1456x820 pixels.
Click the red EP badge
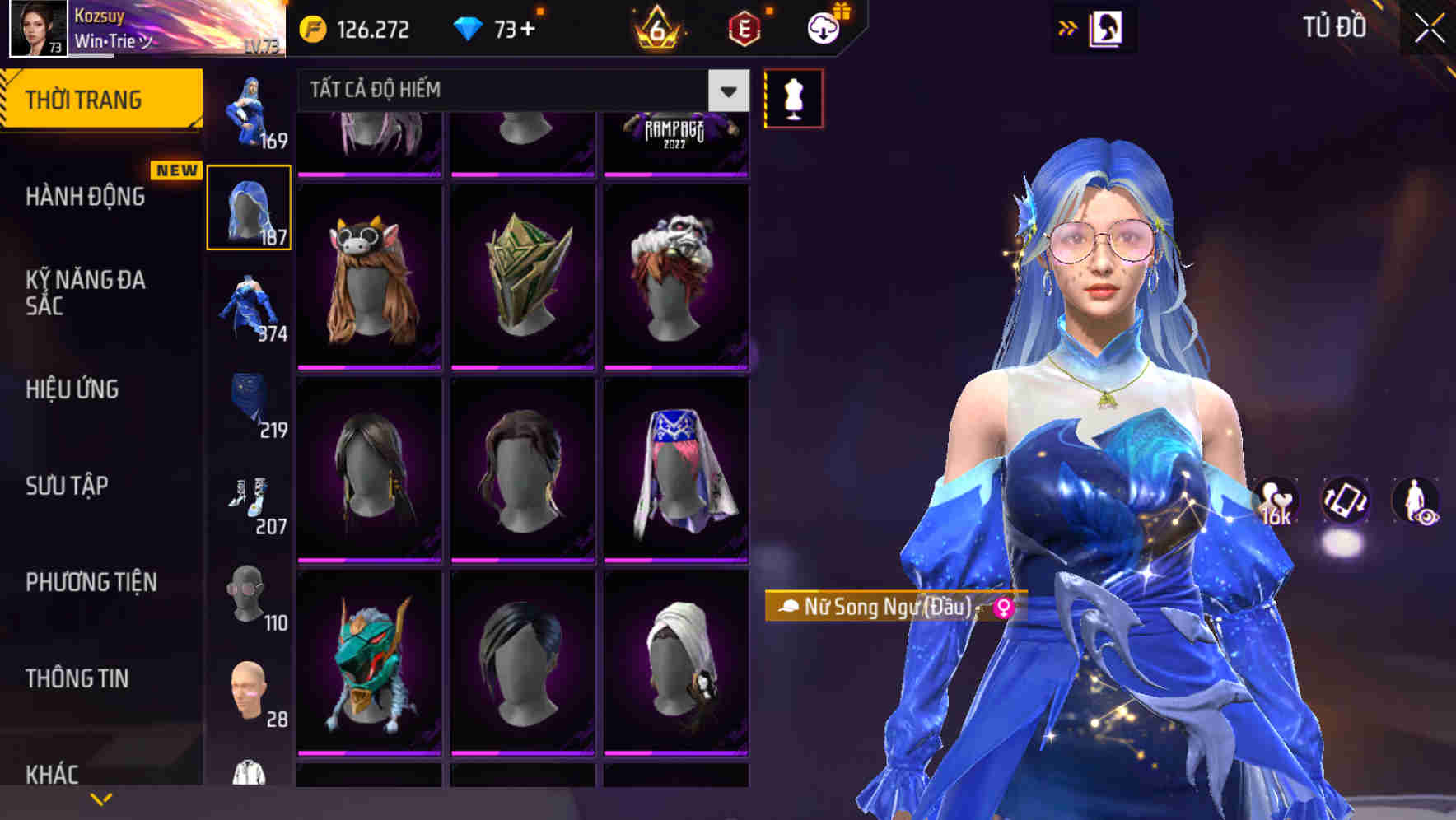point(742,27)
